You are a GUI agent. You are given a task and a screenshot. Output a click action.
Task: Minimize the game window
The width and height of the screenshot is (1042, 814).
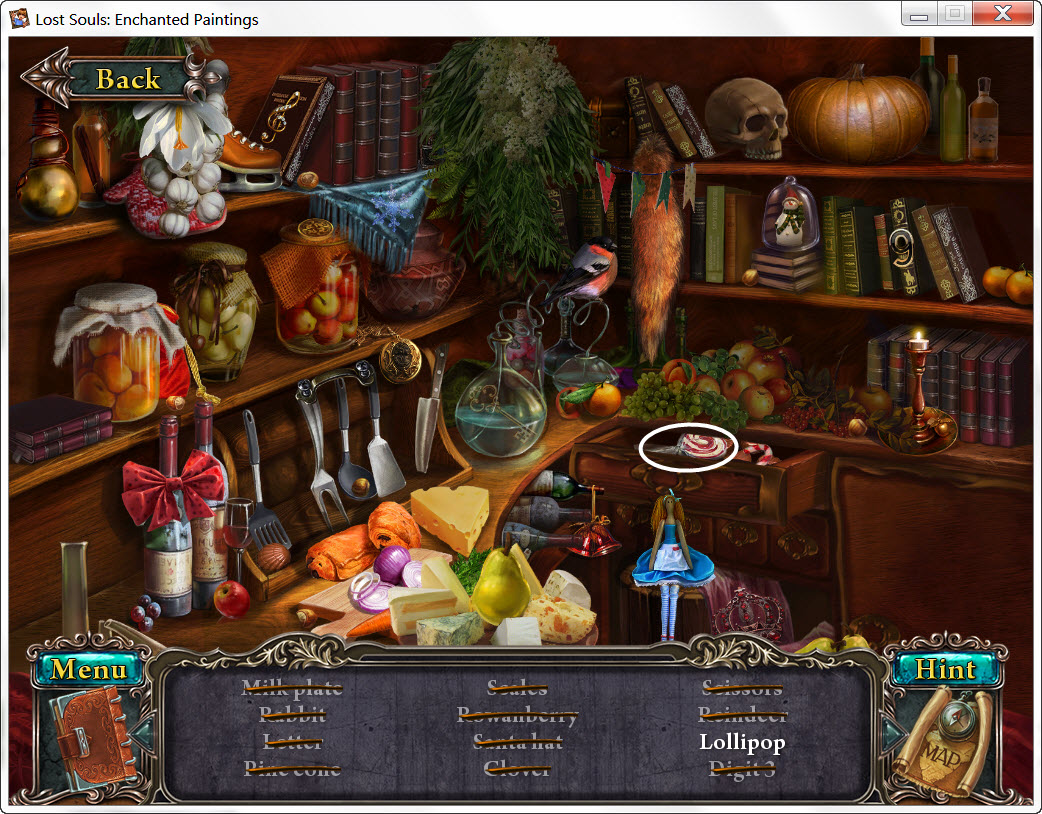(x=919, y=14)
